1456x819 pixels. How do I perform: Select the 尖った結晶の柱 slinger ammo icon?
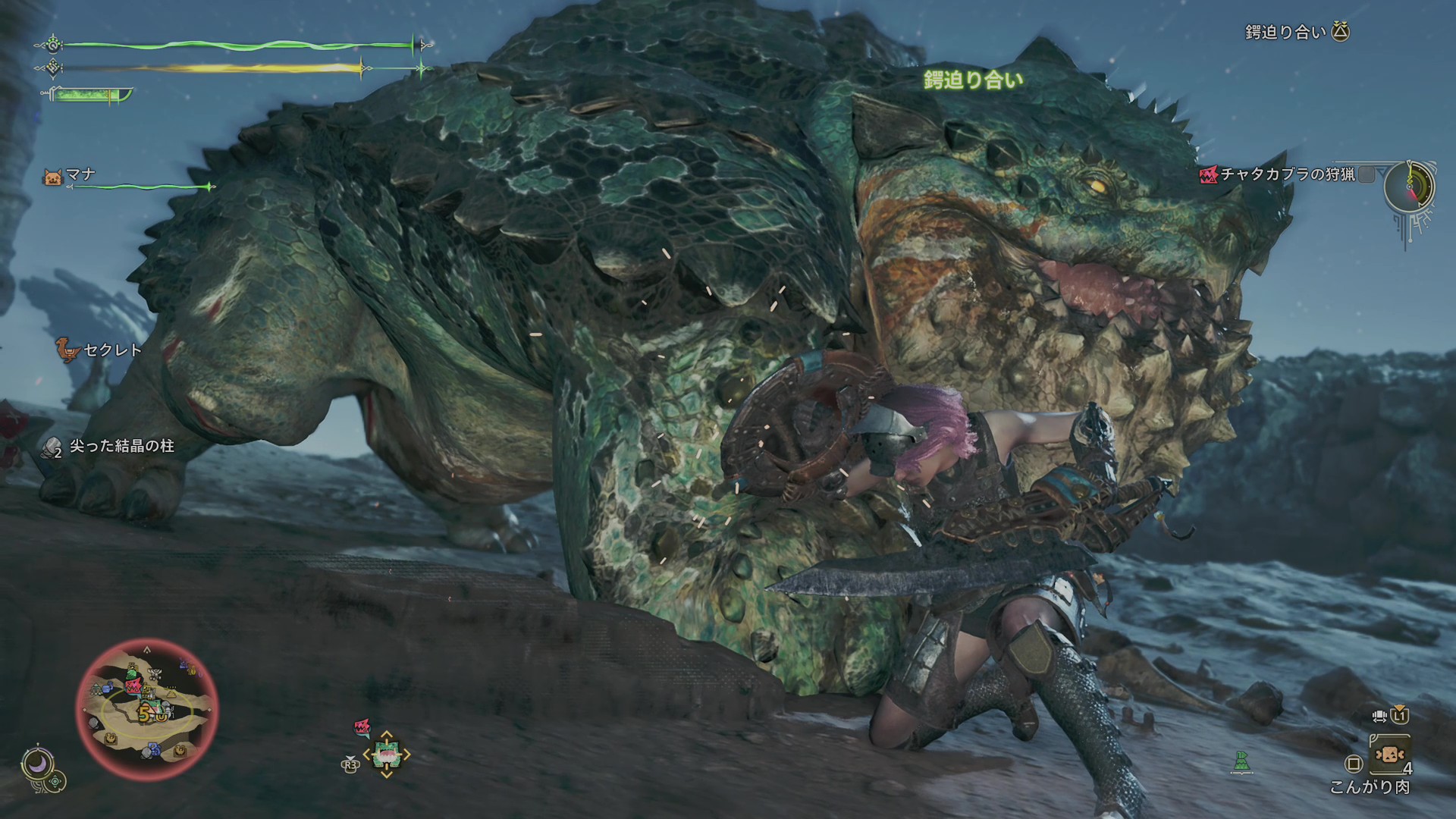[52, 448]
